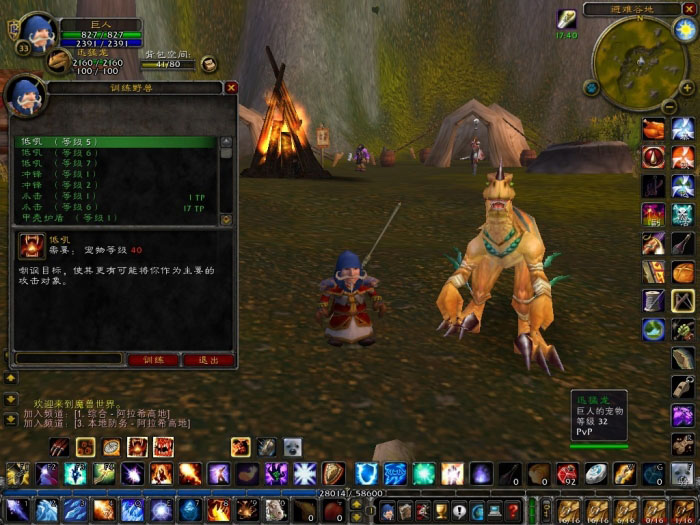
Task: Click the tracking button on the minimap edge
Action: [x=592, y=88]
